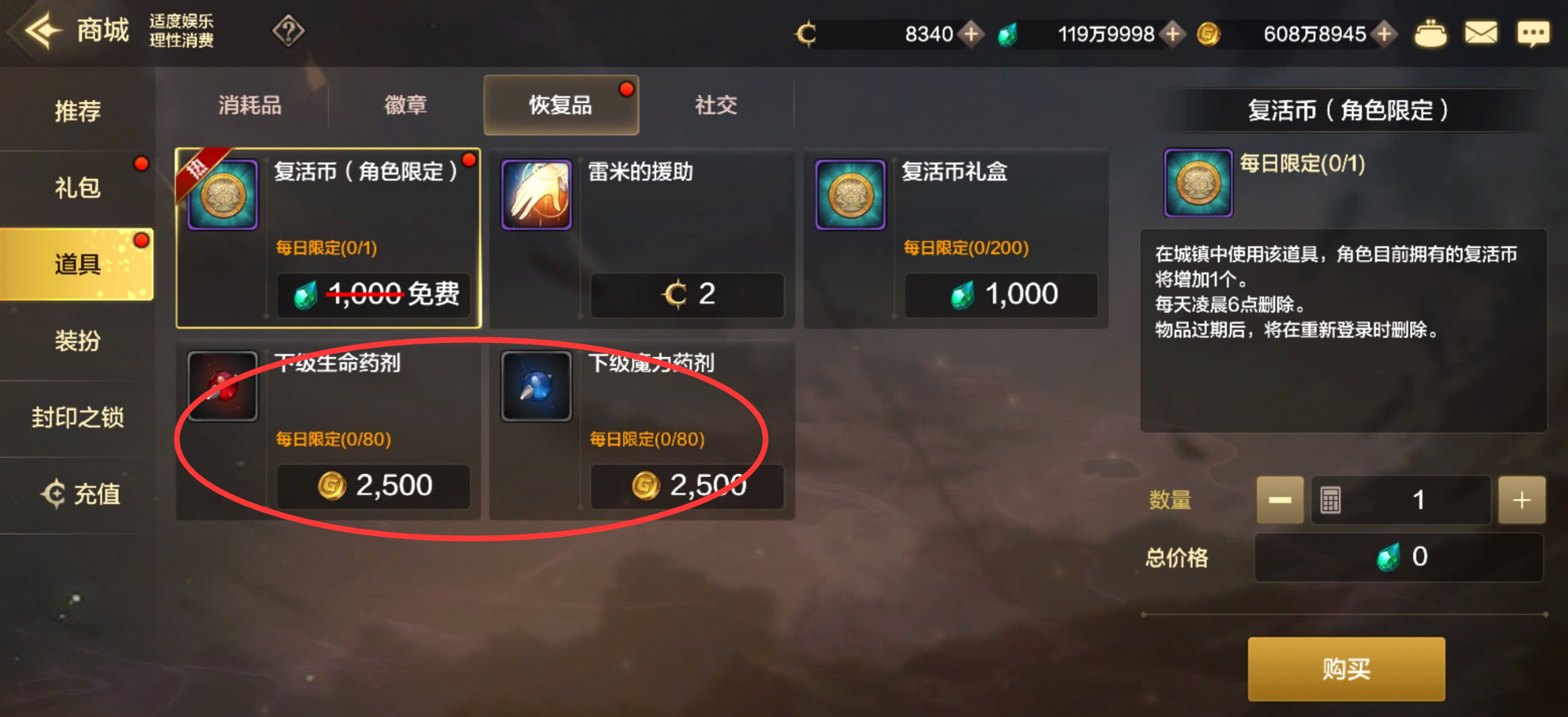Switch to the 消耗品 tab
This screenshot has width=1568, height=717.
click(248, 105)
